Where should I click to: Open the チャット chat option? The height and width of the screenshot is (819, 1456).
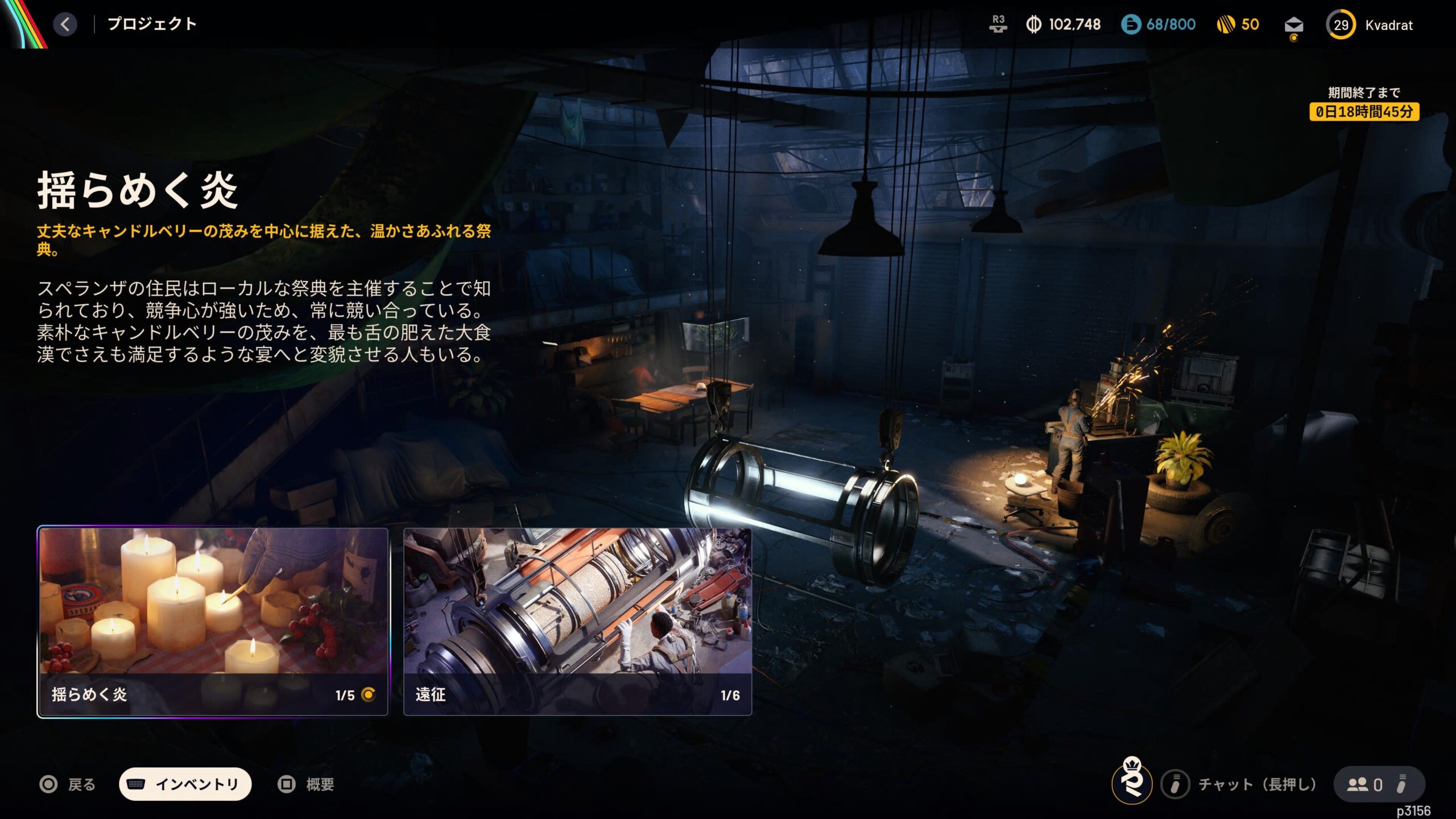coord(1240,785)
